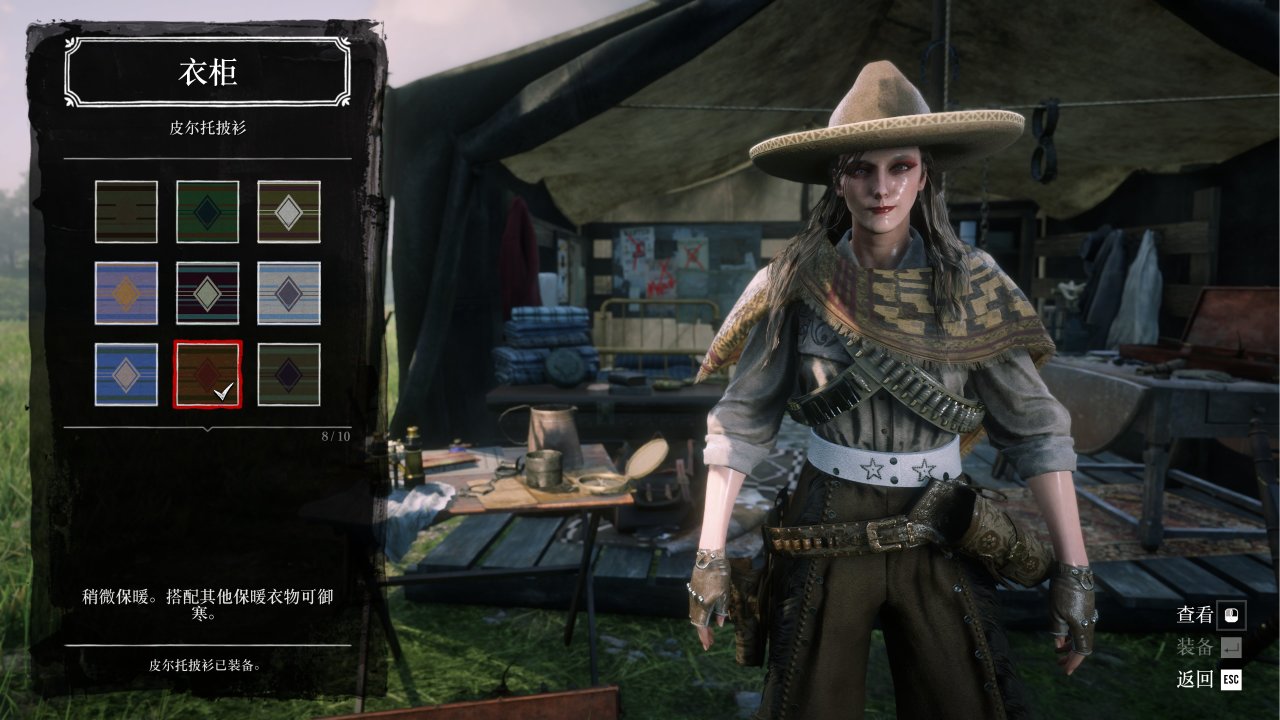Go back with the 返回 button
Image resolution: width=1280 pixels, height=720 pixels.
1210,680
